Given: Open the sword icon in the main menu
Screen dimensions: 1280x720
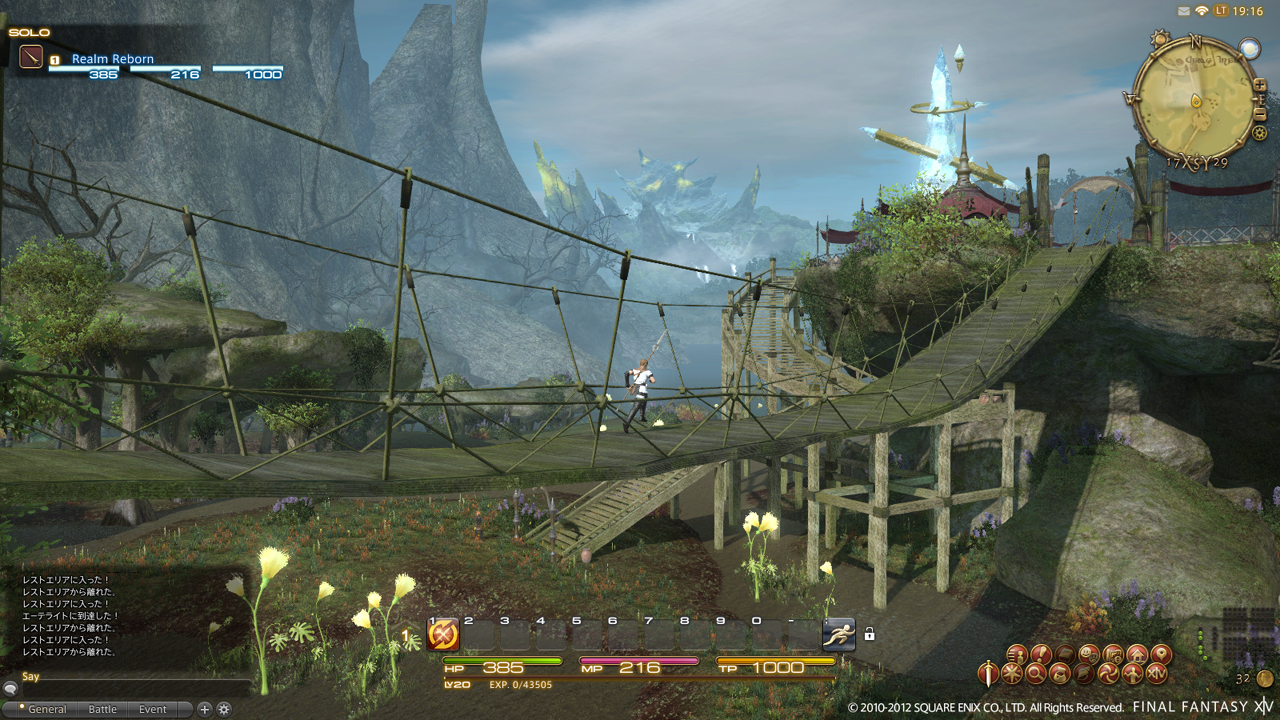Looking at the screenshot, I should pos(988,673).
